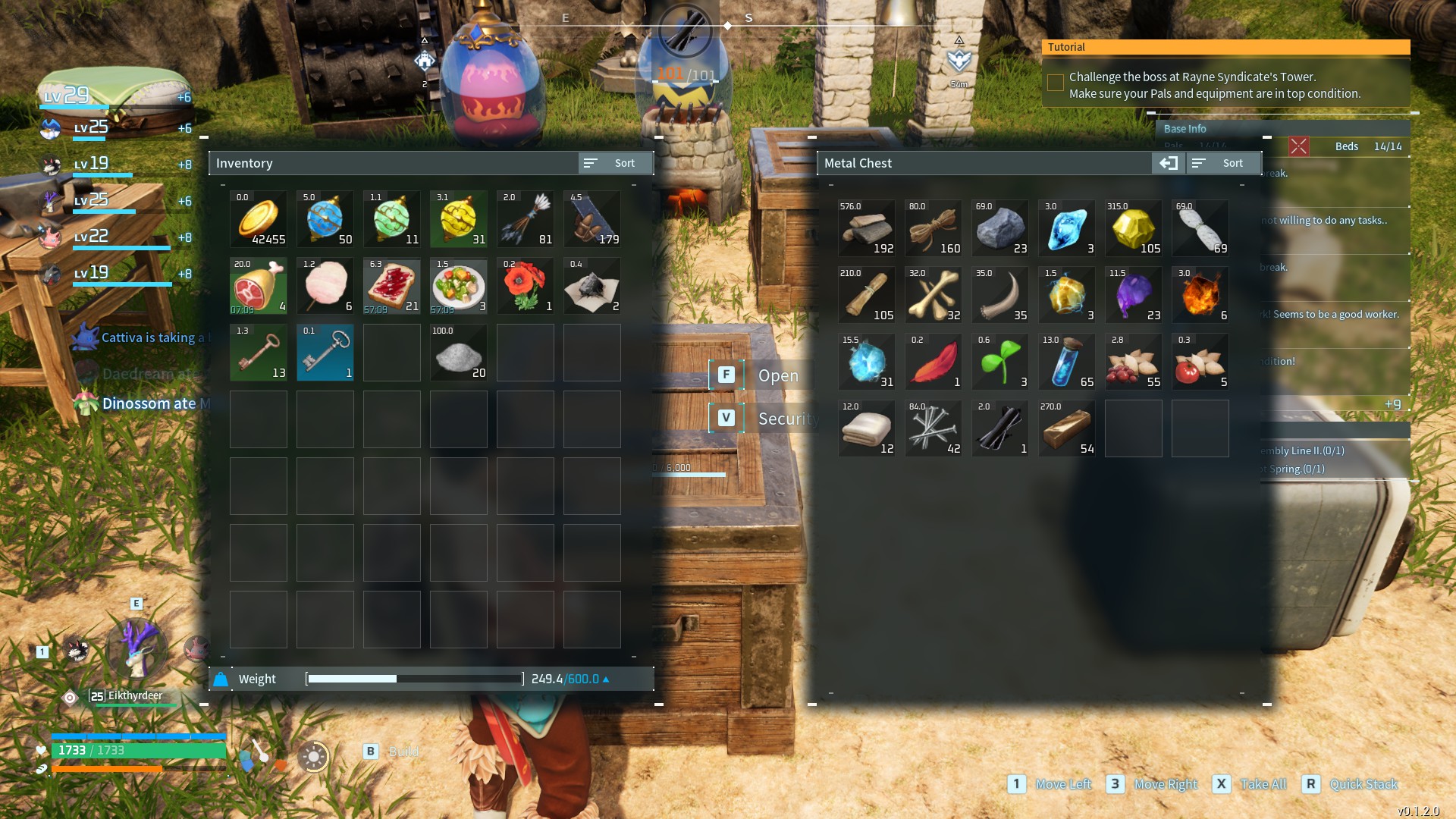Select the blue Pal Sphere item
This screenshot has width=1456, height=819.
pos(325,219)
